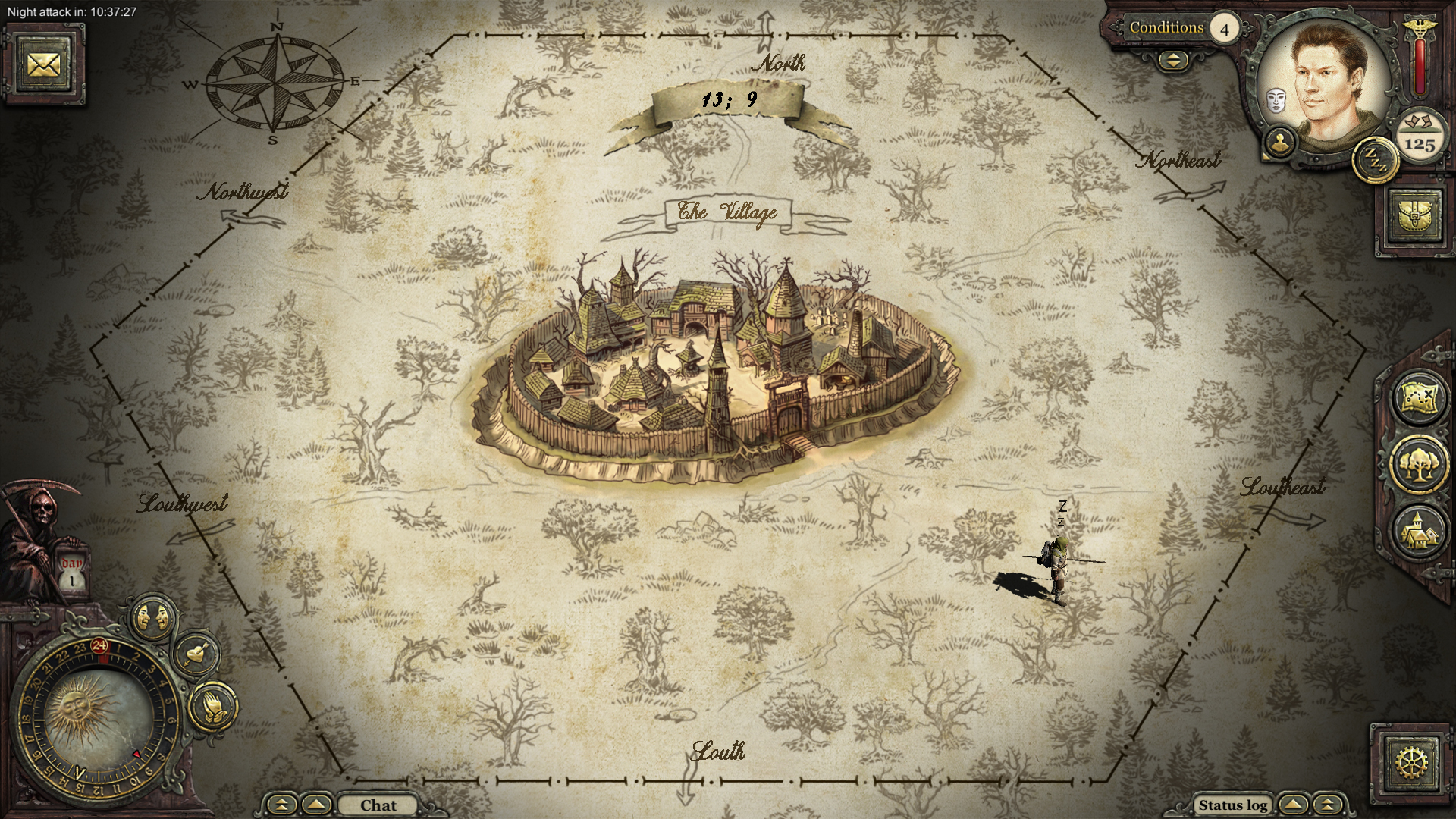1456x819 pixels.
Task: Open the treasure map icon on right sidebar
Action: point(1420,398)
